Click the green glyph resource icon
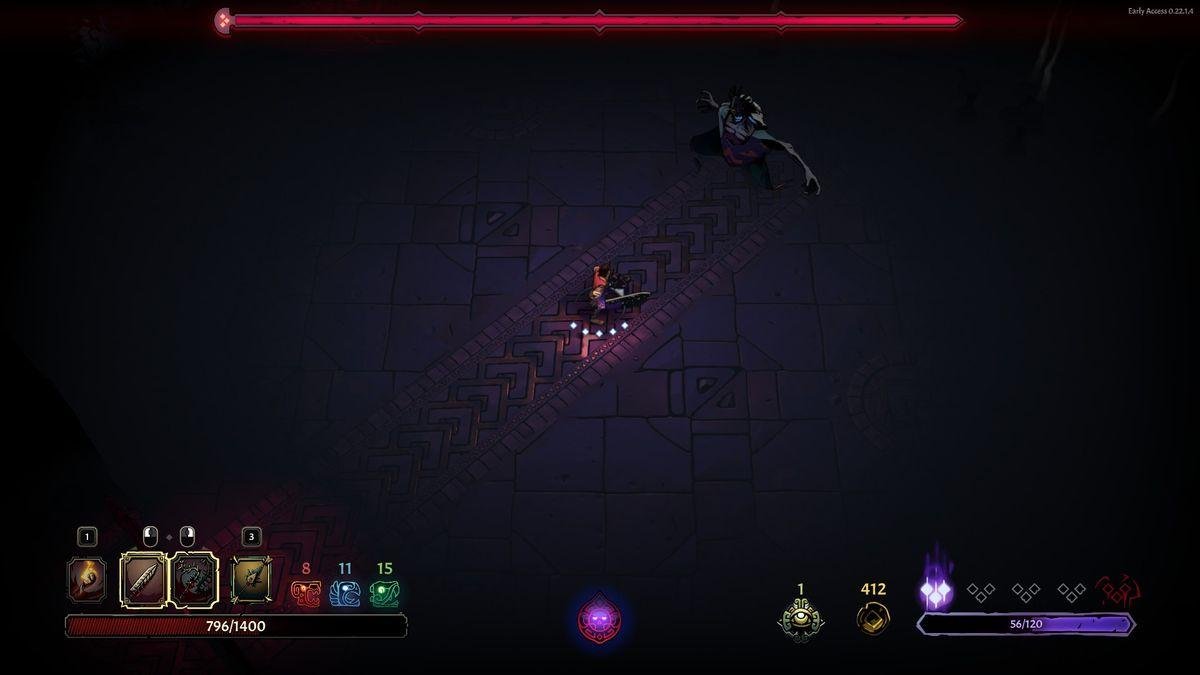Image resolution: width=1200 pixels, height=675 pixels. click(384, 594)
